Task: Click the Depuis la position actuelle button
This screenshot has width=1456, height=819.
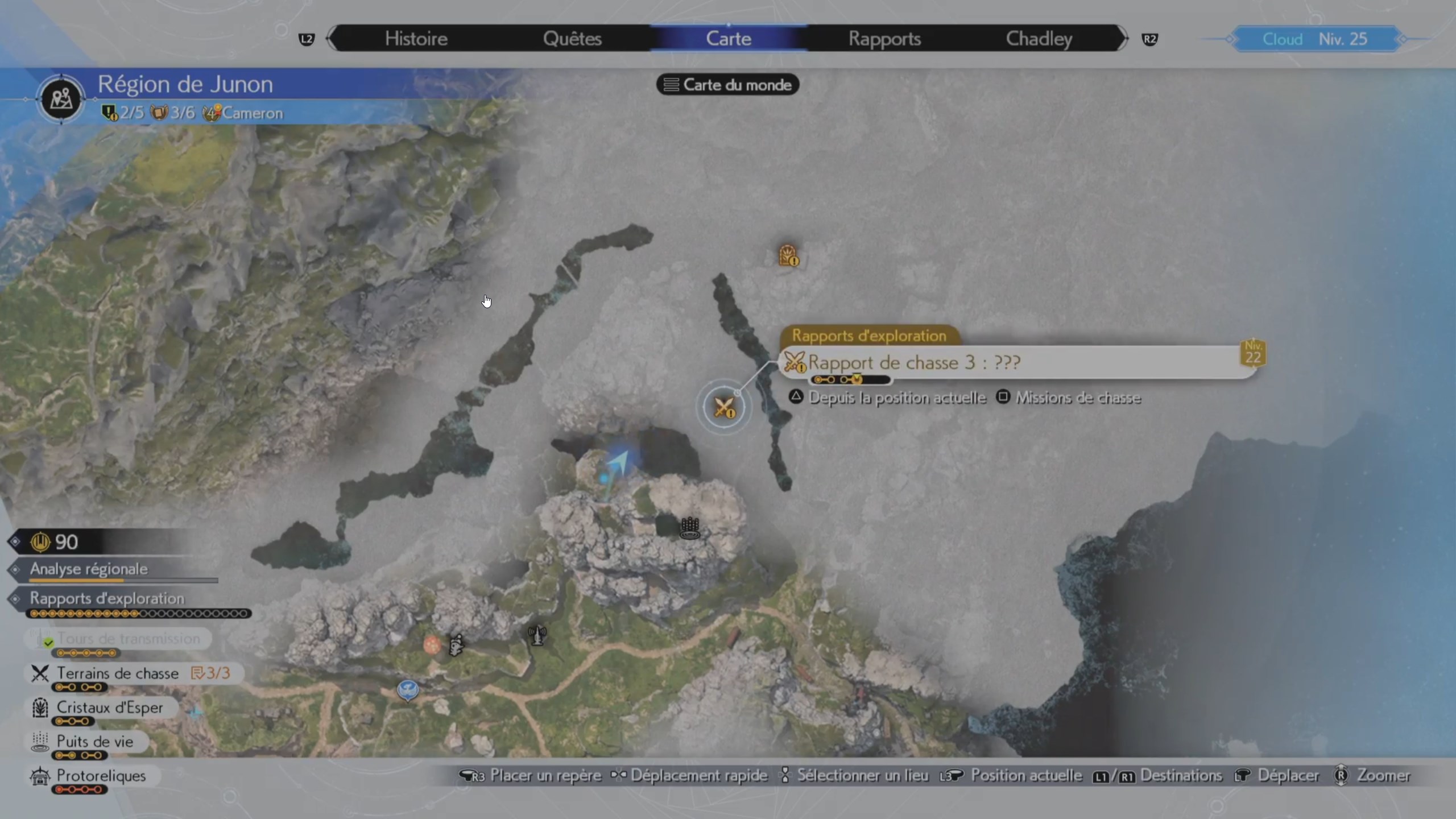Action: click(x=897, y=398)
